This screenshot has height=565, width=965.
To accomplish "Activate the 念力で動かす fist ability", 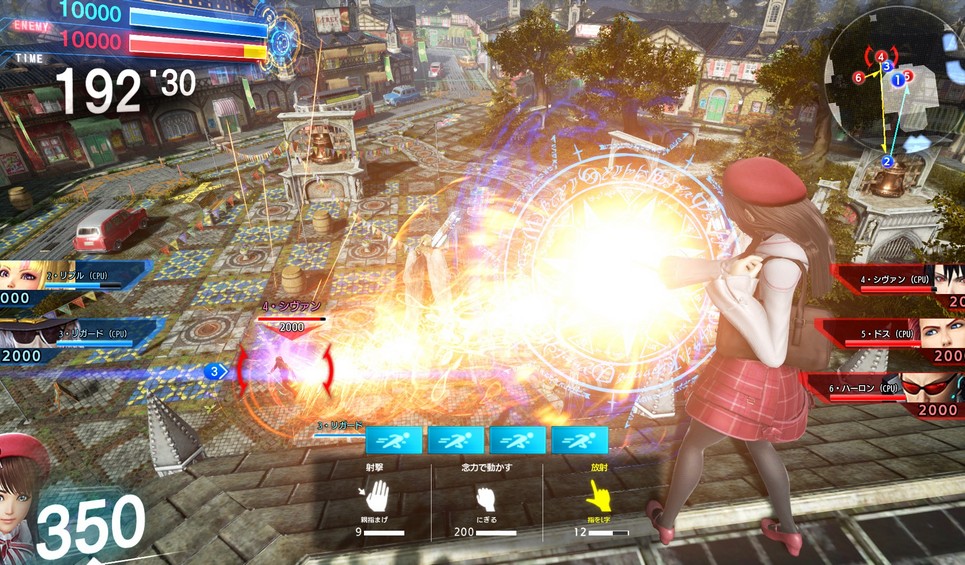I will (485, 497).
